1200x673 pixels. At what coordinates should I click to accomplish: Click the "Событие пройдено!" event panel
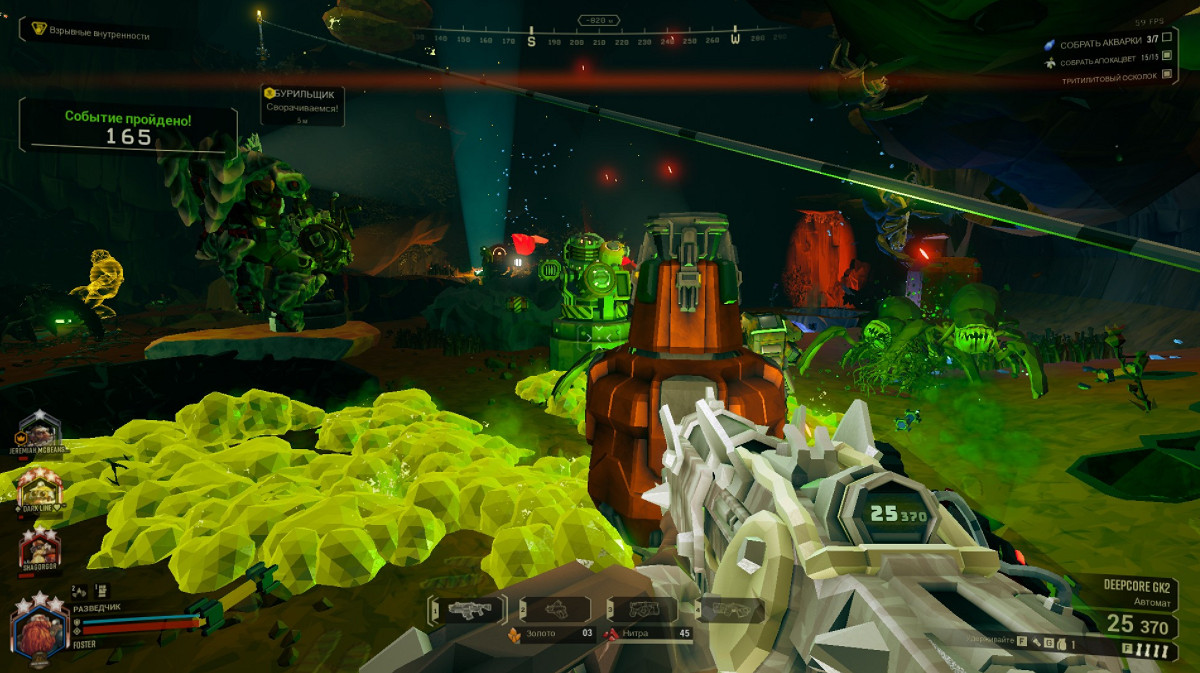pyautogui.click(x=129, y=128)
